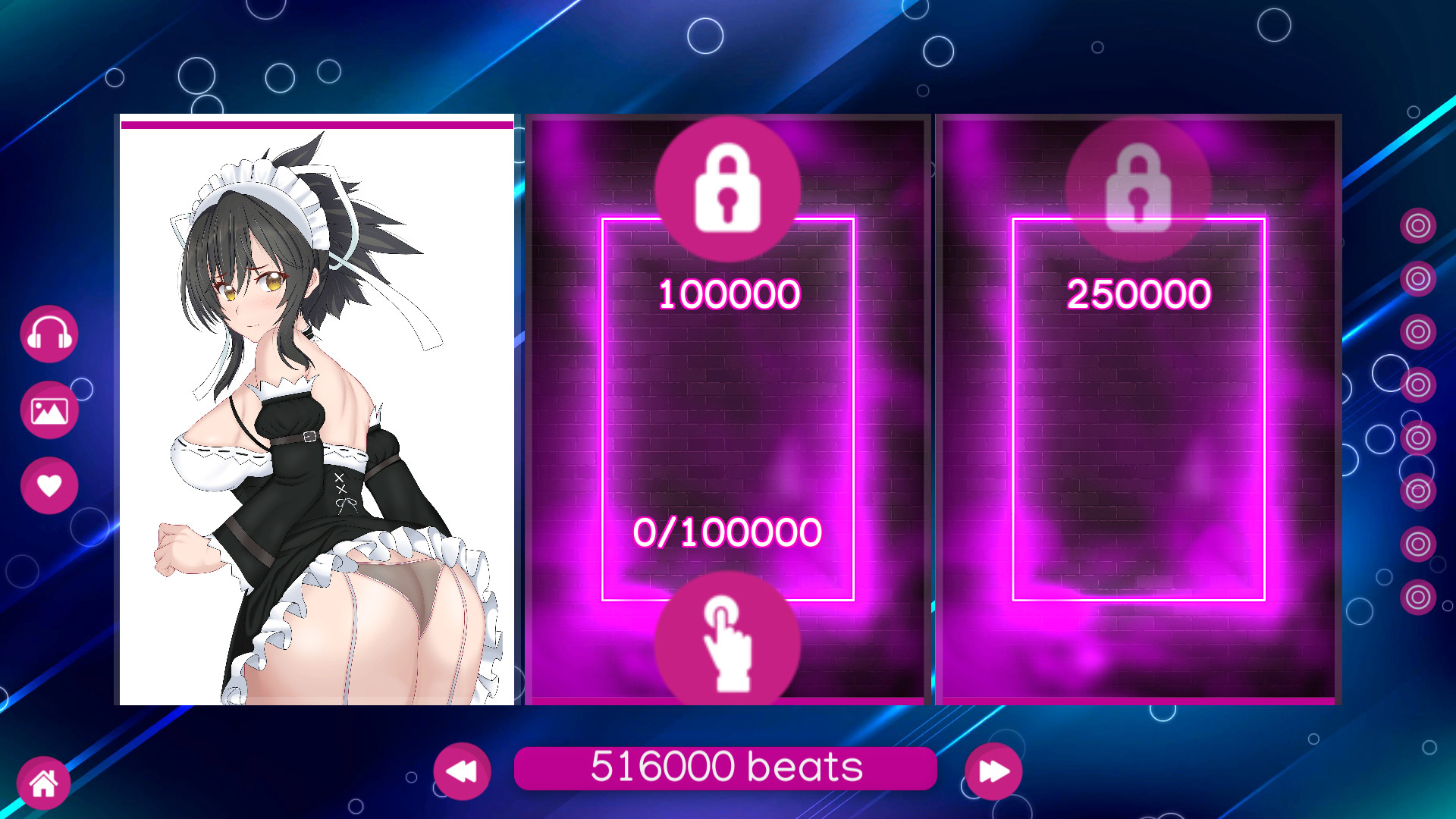Select the fourth target icon on the right edge
Image resolution: width=1456 pixels, height=819 pixels.
pos(1417,385)
